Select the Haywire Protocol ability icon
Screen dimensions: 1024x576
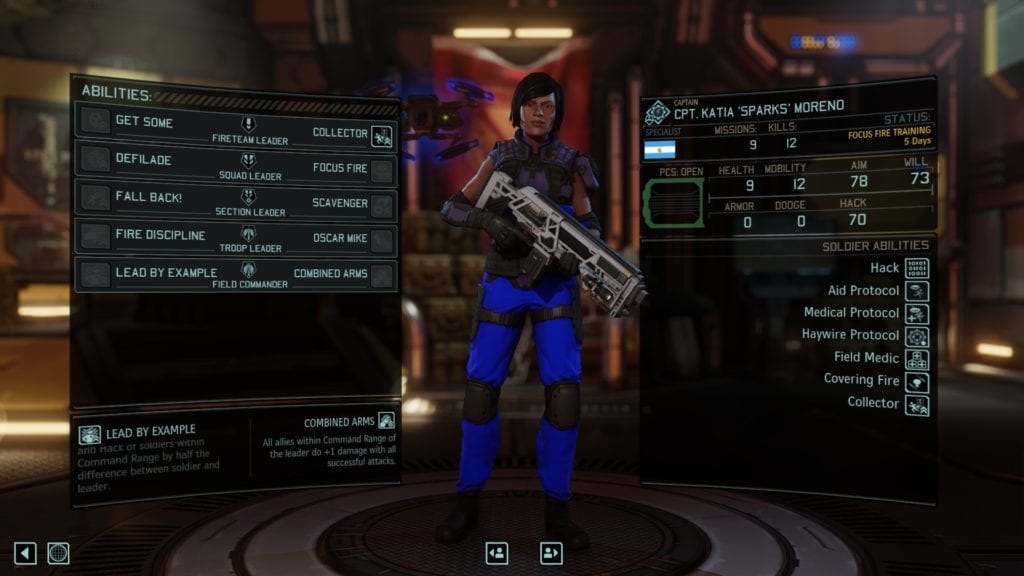pyautogui.click(x=916, y=336)
